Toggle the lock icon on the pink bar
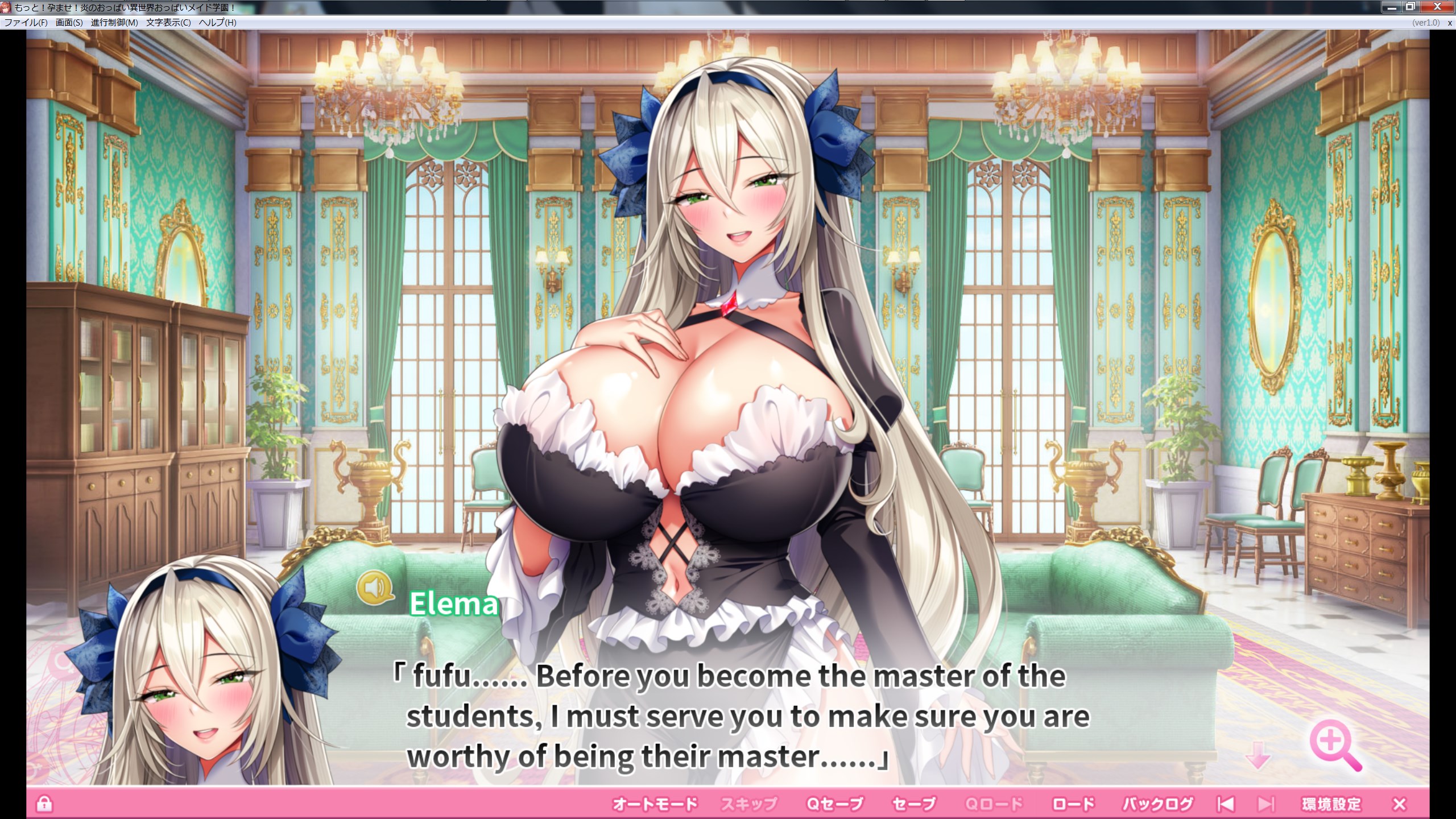 (x=44, y=804)
